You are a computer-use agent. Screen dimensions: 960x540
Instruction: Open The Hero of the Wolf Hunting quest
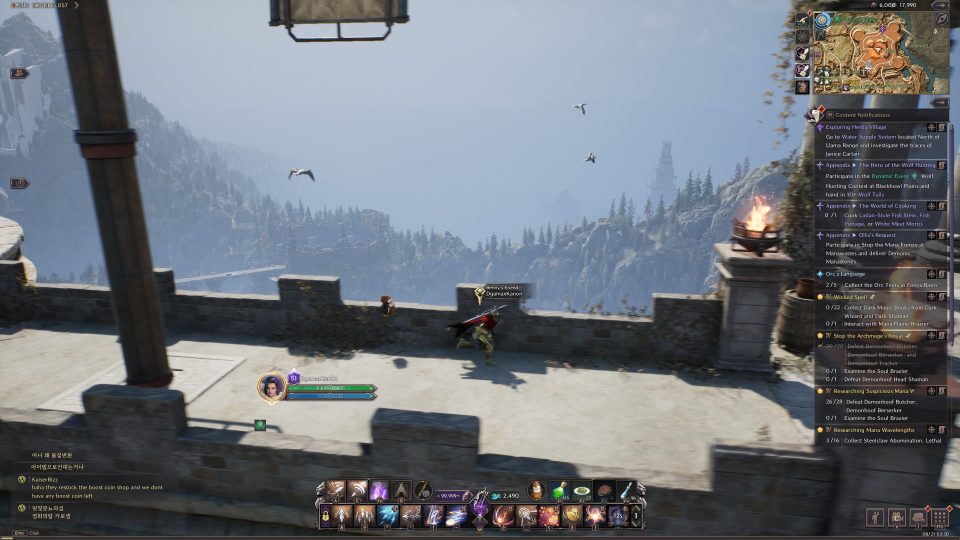[872, 164]
